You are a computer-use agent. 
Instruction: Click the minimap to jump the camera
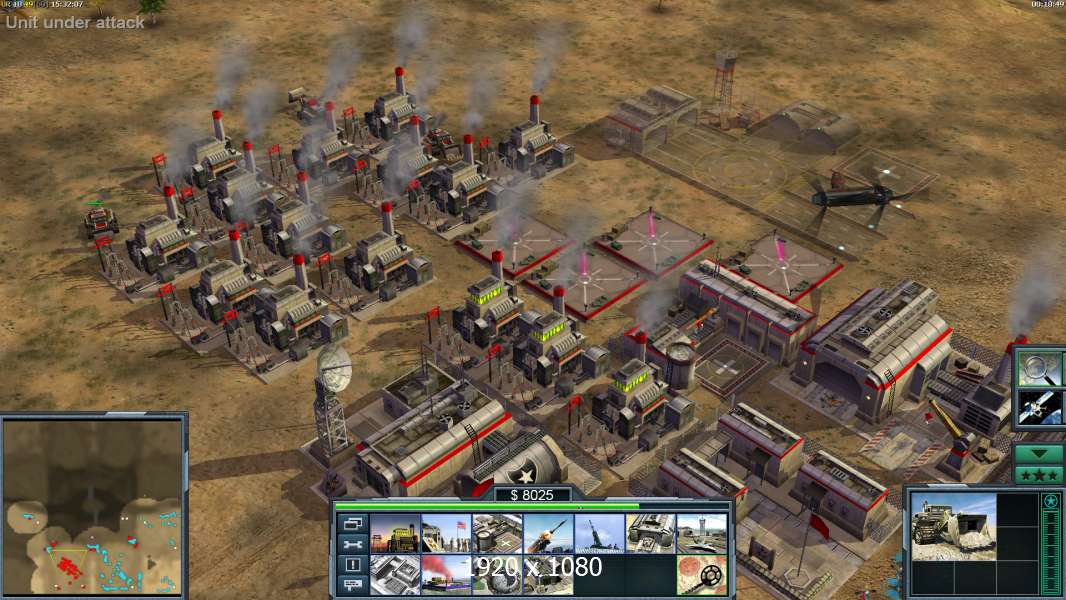(x=93, y=505)
